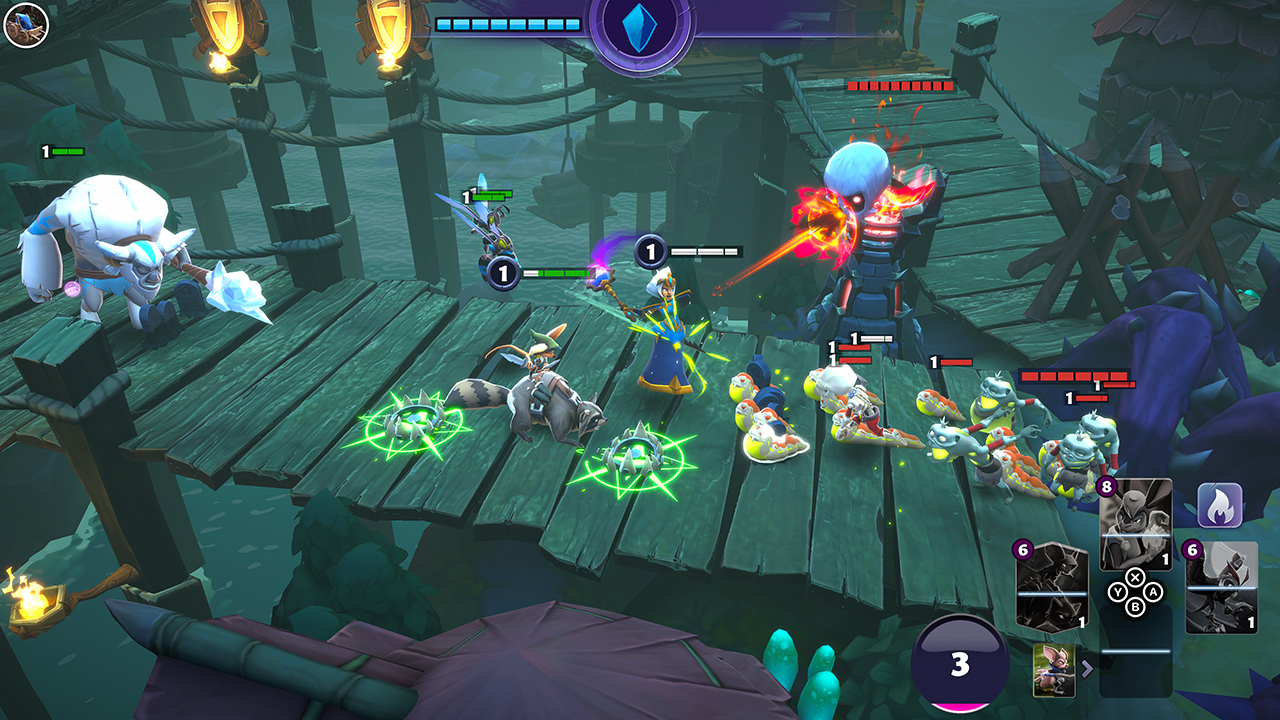
Task: Click the cost badge showing 8 on top card
Action: tap(1107, 485)
